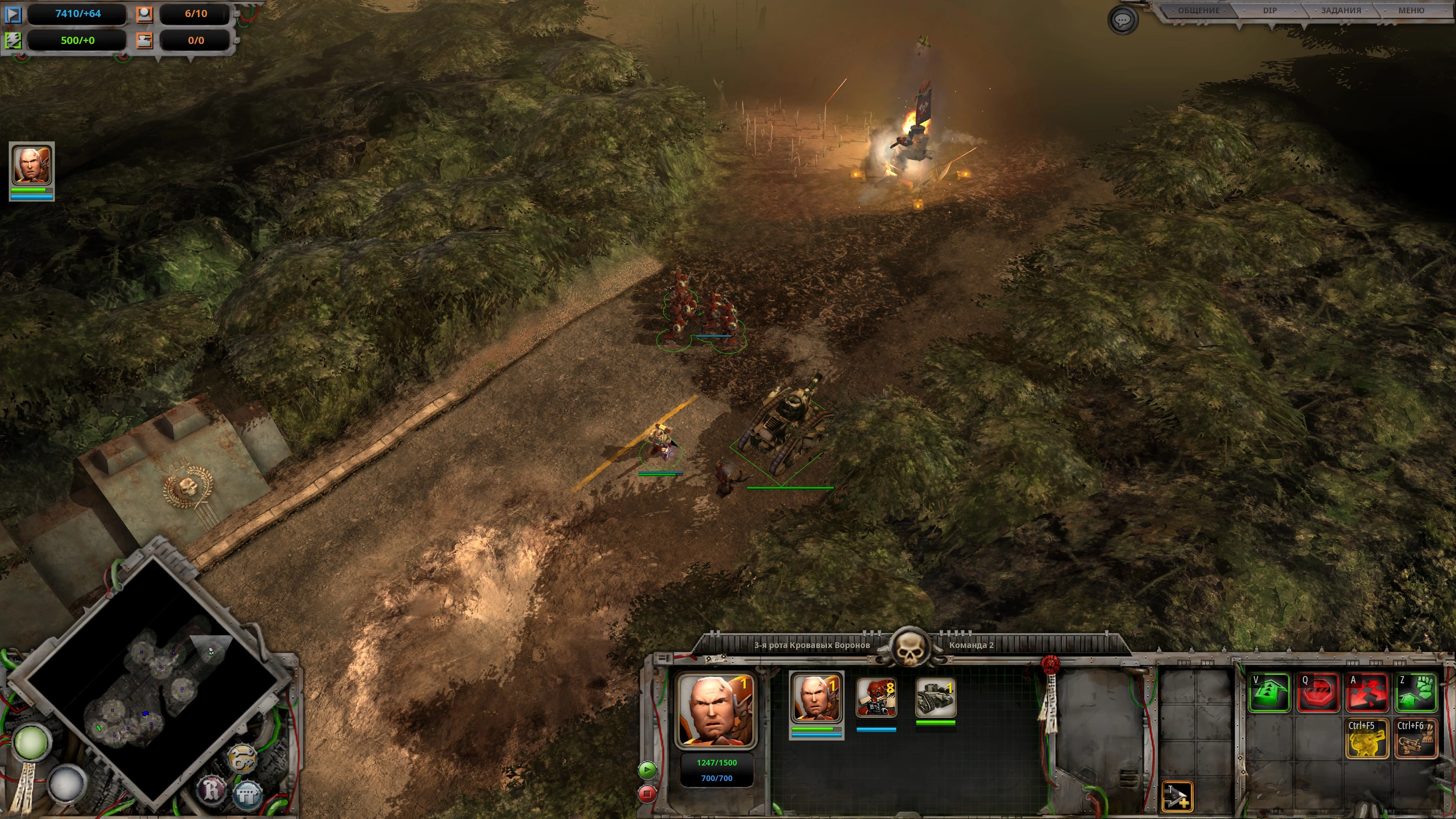Select the commander portrait on left edge
Image resolution: width=1456 pixels, height=819 pixels.
coord(31,166)
